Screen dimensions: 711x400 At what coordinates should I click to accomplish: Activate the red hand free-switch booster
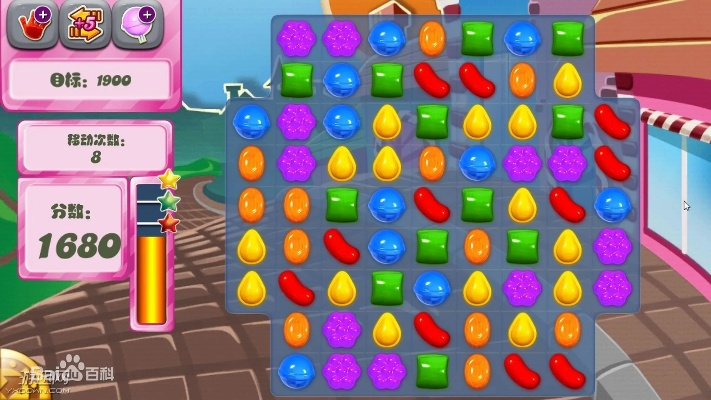click(31, 25)
